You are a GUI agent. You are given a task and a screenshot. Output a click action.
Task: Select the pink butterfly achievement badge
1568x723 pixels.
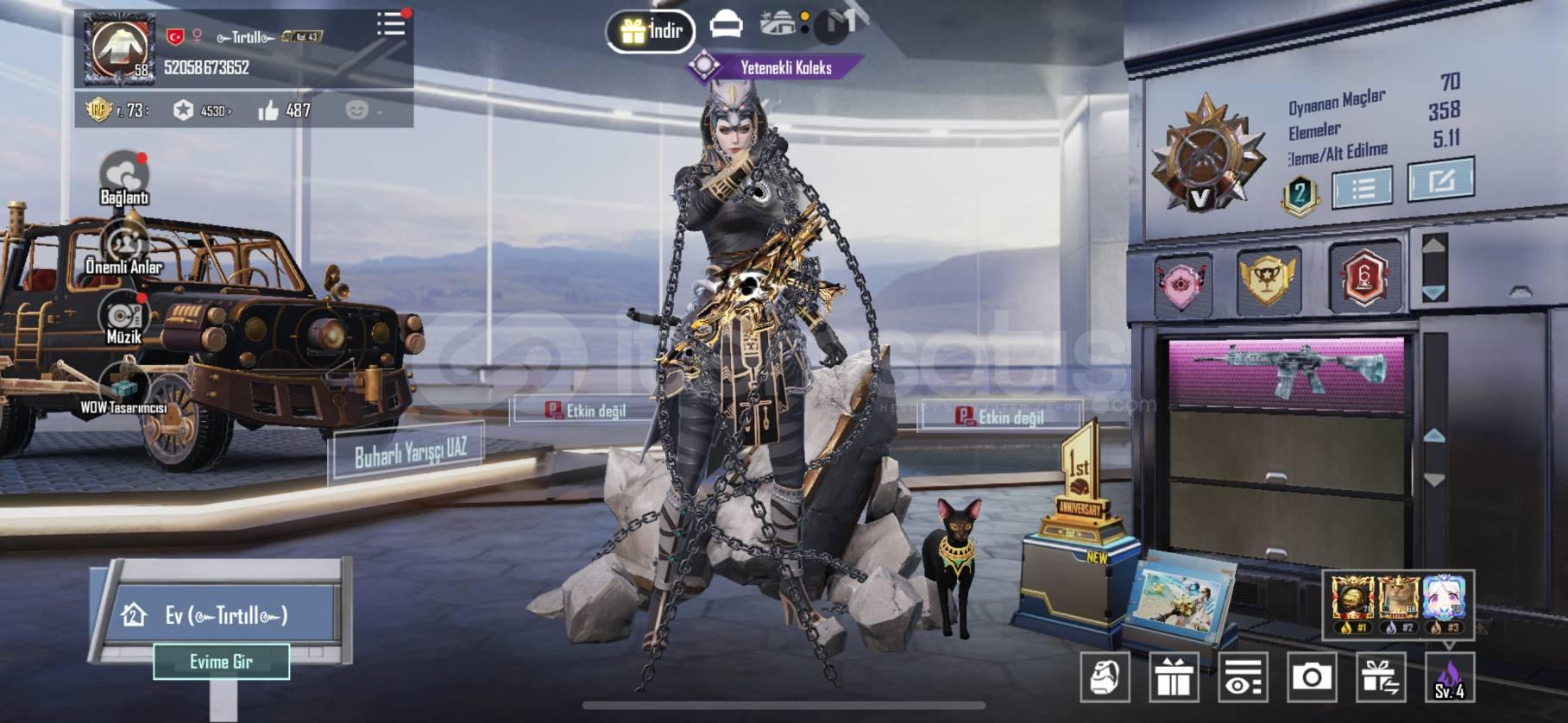[1182, 282]
